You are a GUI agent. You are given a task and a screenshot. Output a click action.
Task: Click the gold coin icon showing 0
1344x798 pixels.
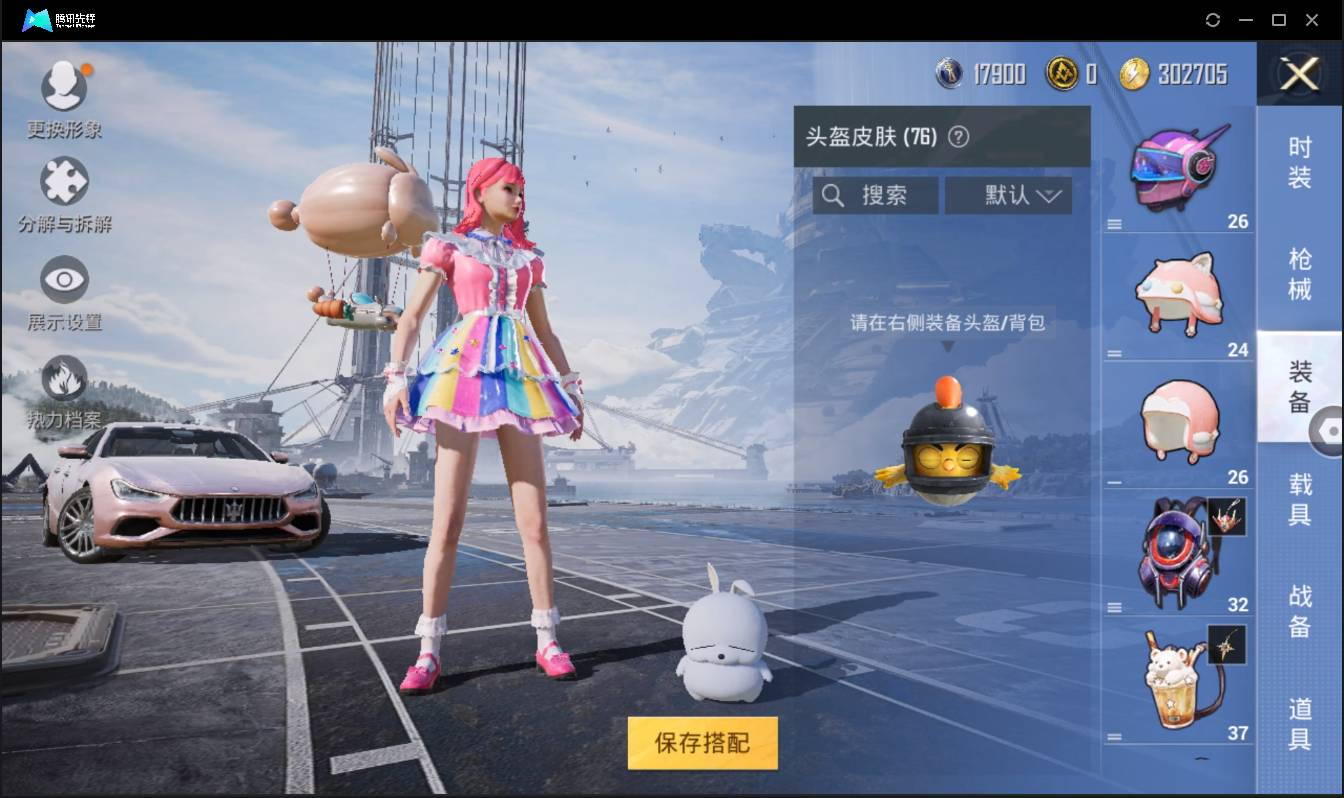click(1062, 73)
